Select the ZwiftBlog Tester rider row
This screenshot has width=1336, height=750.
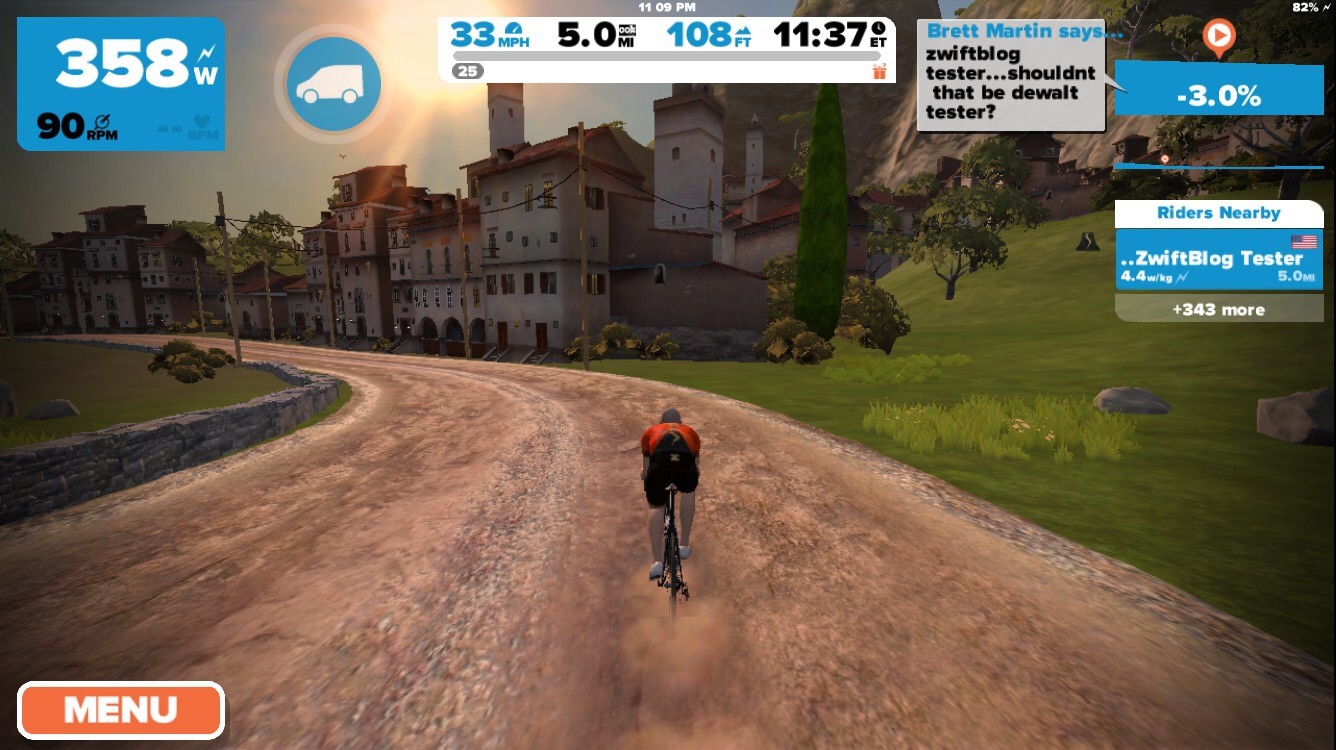(x=1218, y=265)
